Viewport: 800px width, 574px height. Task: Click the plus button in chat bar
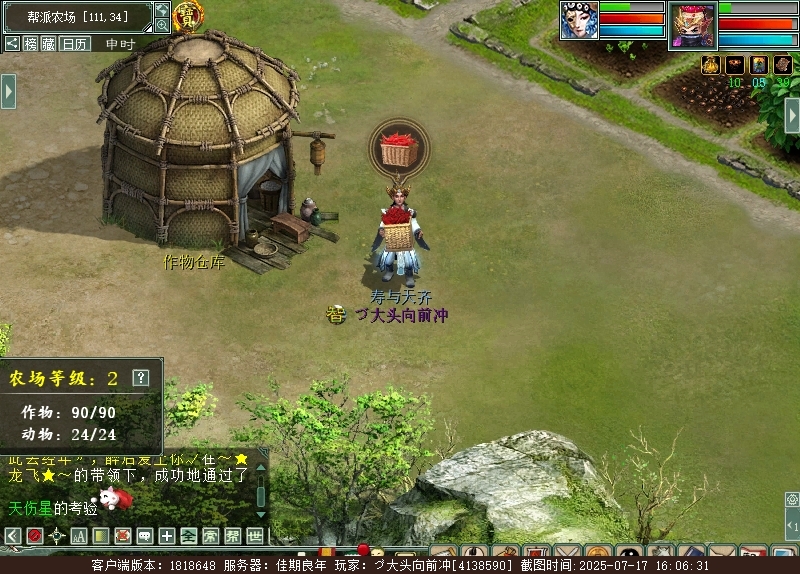coord(166,536)
